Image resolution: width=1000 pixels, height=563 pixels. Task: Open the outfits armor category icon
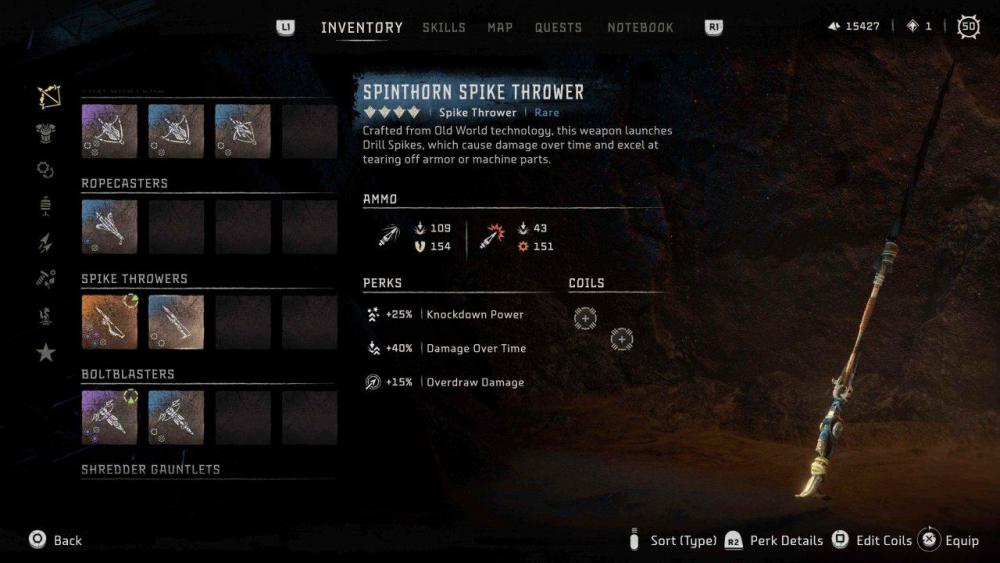[x=46, y=134]
